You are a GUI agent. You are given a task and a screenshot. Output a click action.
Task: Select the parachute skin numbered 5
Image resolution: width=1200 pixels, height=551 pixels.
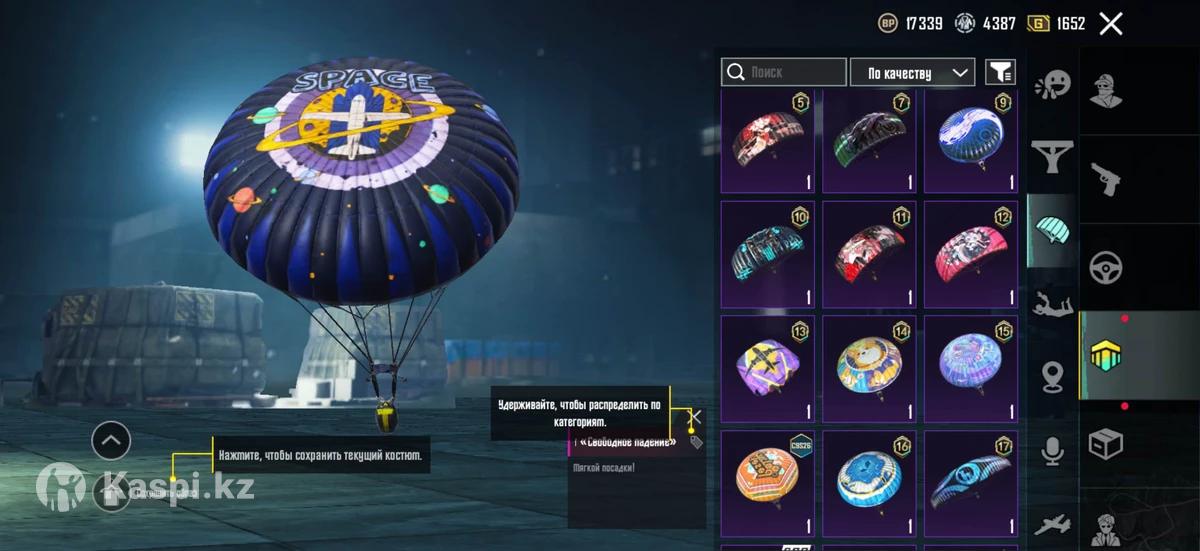click(x=768, y=142)
